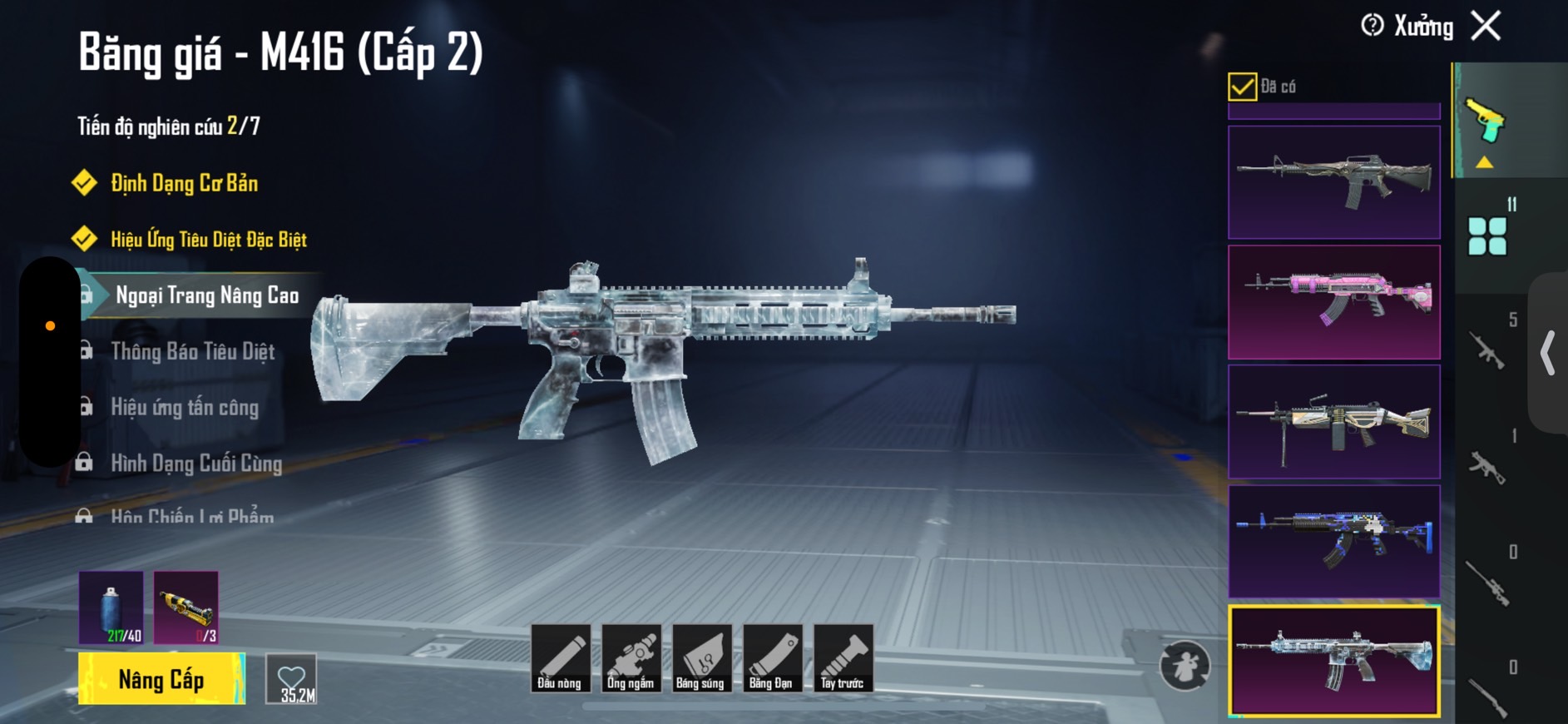This screenshot has width=1568, height=724.
Task: Click the heart like button showing 35.2M
Action: (x=291, y=679)
